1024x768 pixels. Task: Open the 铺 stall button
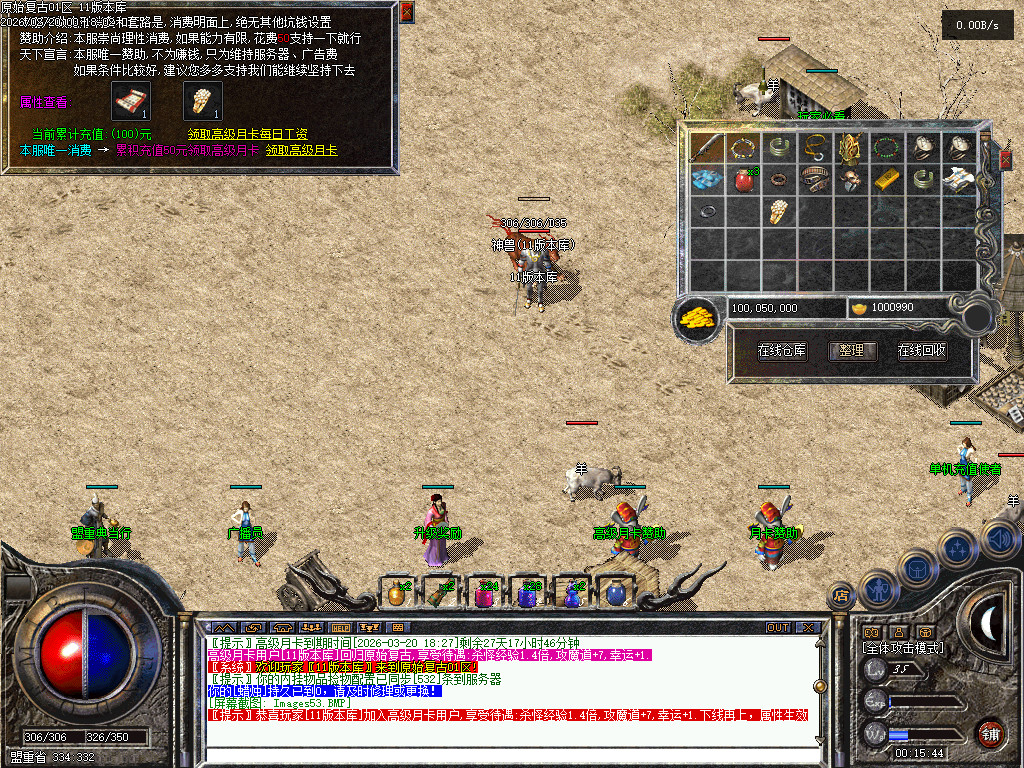pos(989,733)
